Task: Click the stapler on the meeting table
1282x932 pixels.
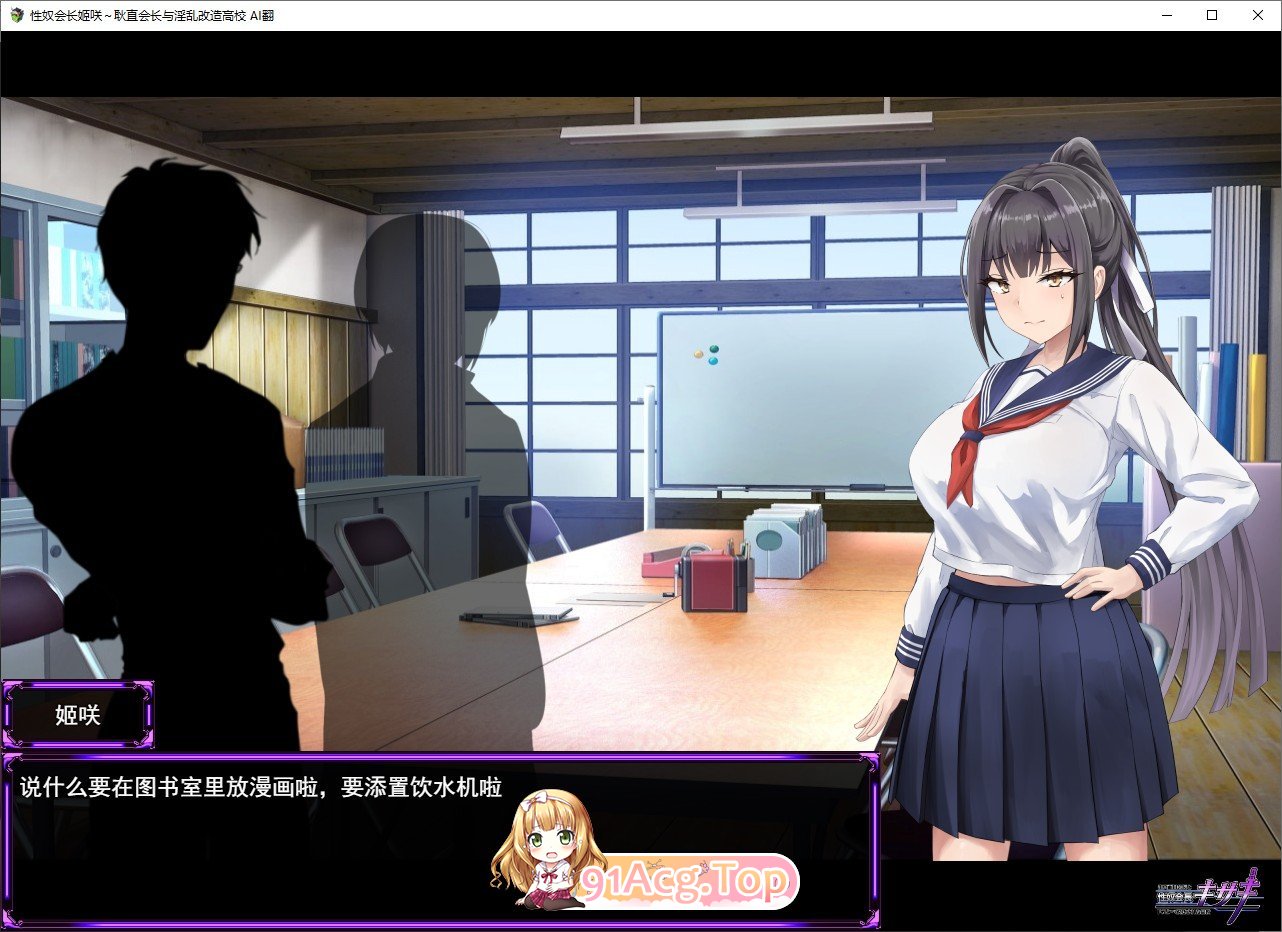Action: [660, 563]
